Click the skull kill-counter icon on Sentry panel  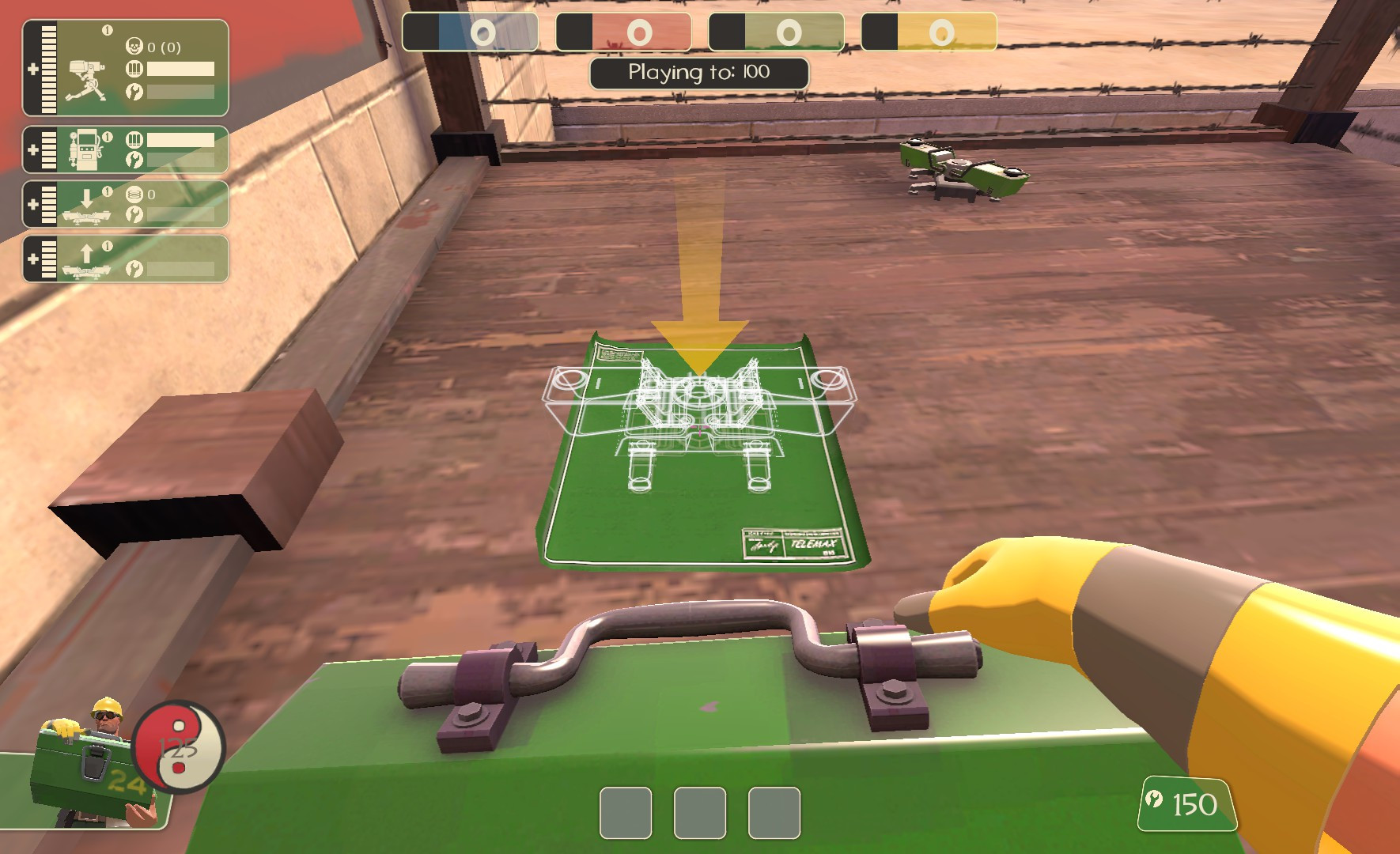135,45
